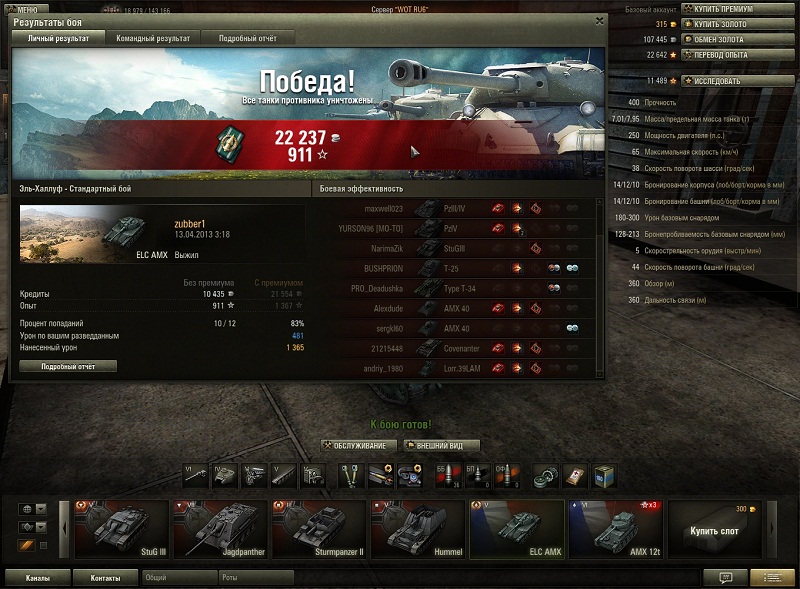Open the Каналы chat channels
The height and width of the screenshot is (589, 800).
click(x=40, y=577)
